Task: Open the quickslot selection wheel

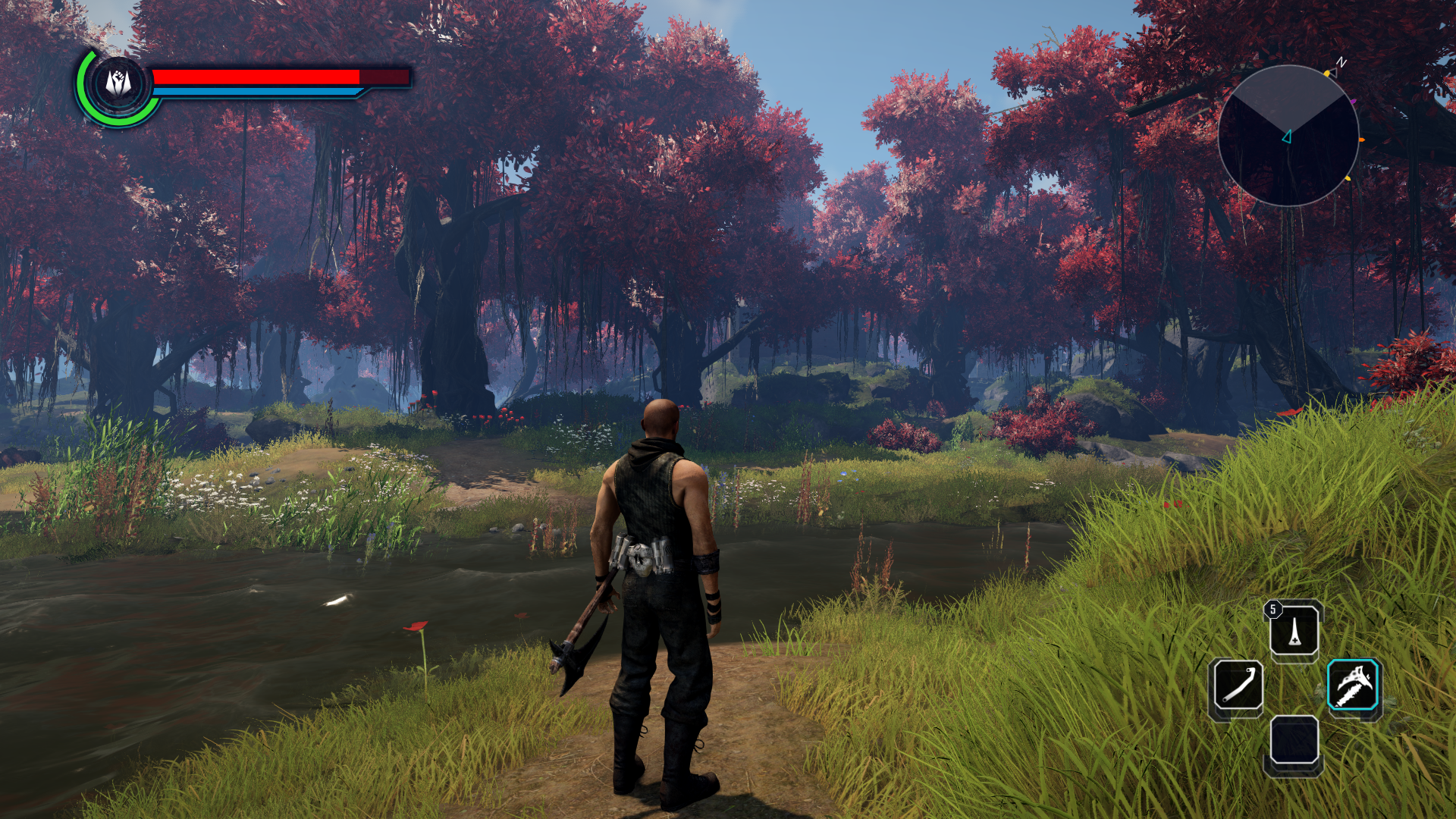Action: tap(1295, 686)
